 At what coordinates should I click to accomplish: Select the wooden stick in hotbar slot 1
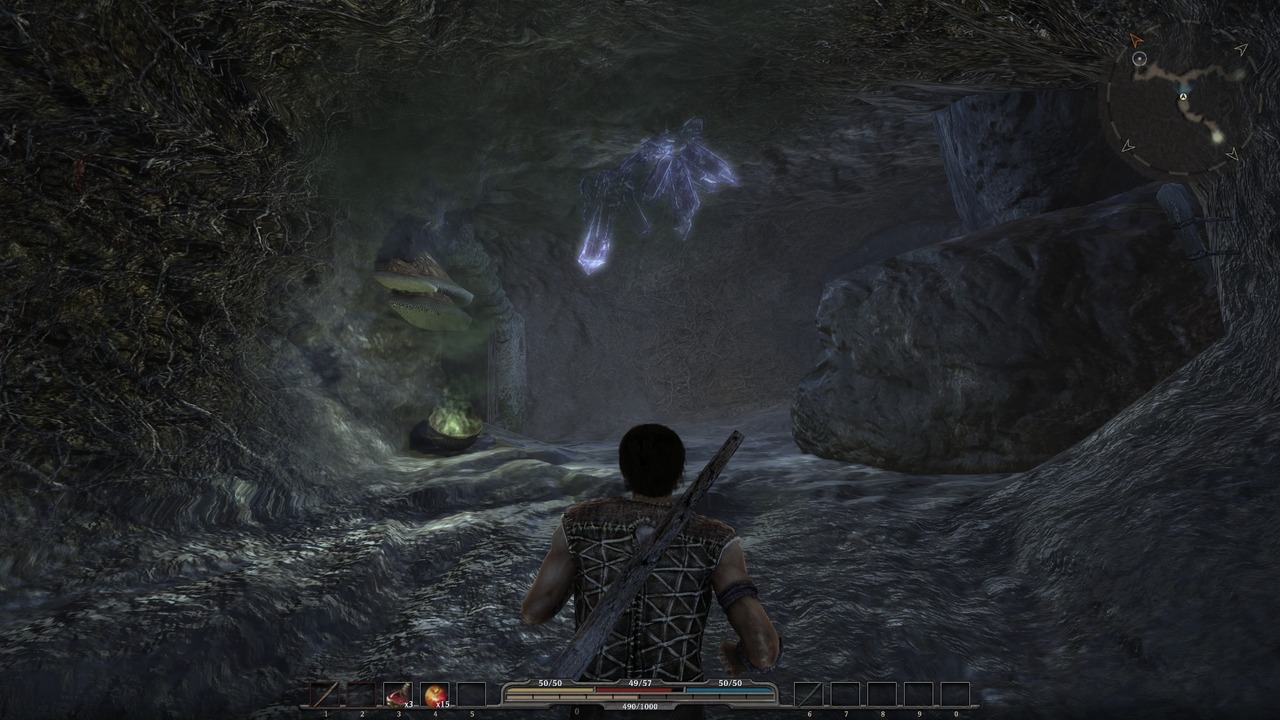[325, 694]
